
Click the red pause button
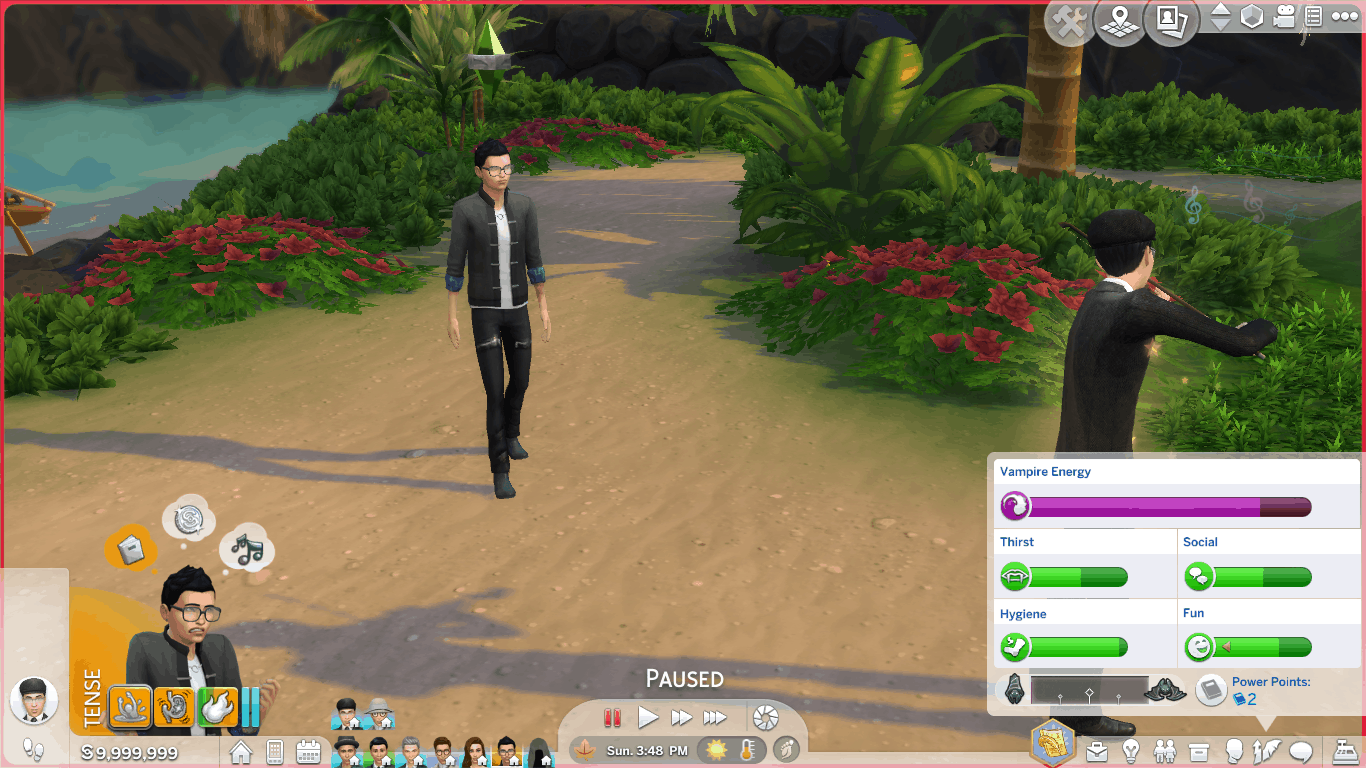pyautogui.click(x=613, y=717)
